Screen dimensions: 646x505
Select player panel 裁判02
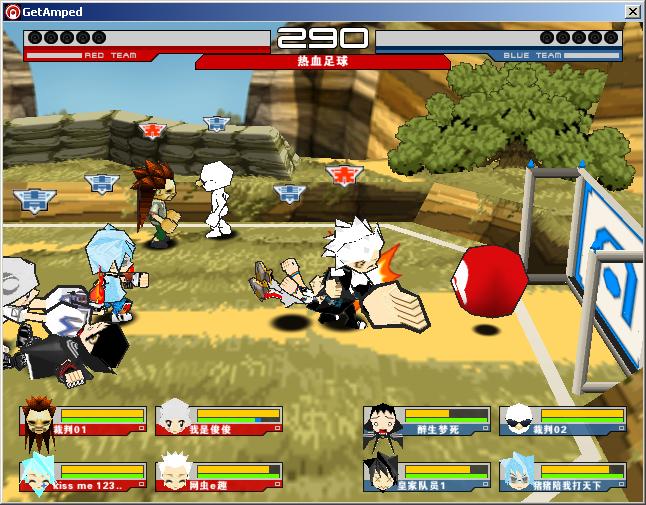coord(562,419)
